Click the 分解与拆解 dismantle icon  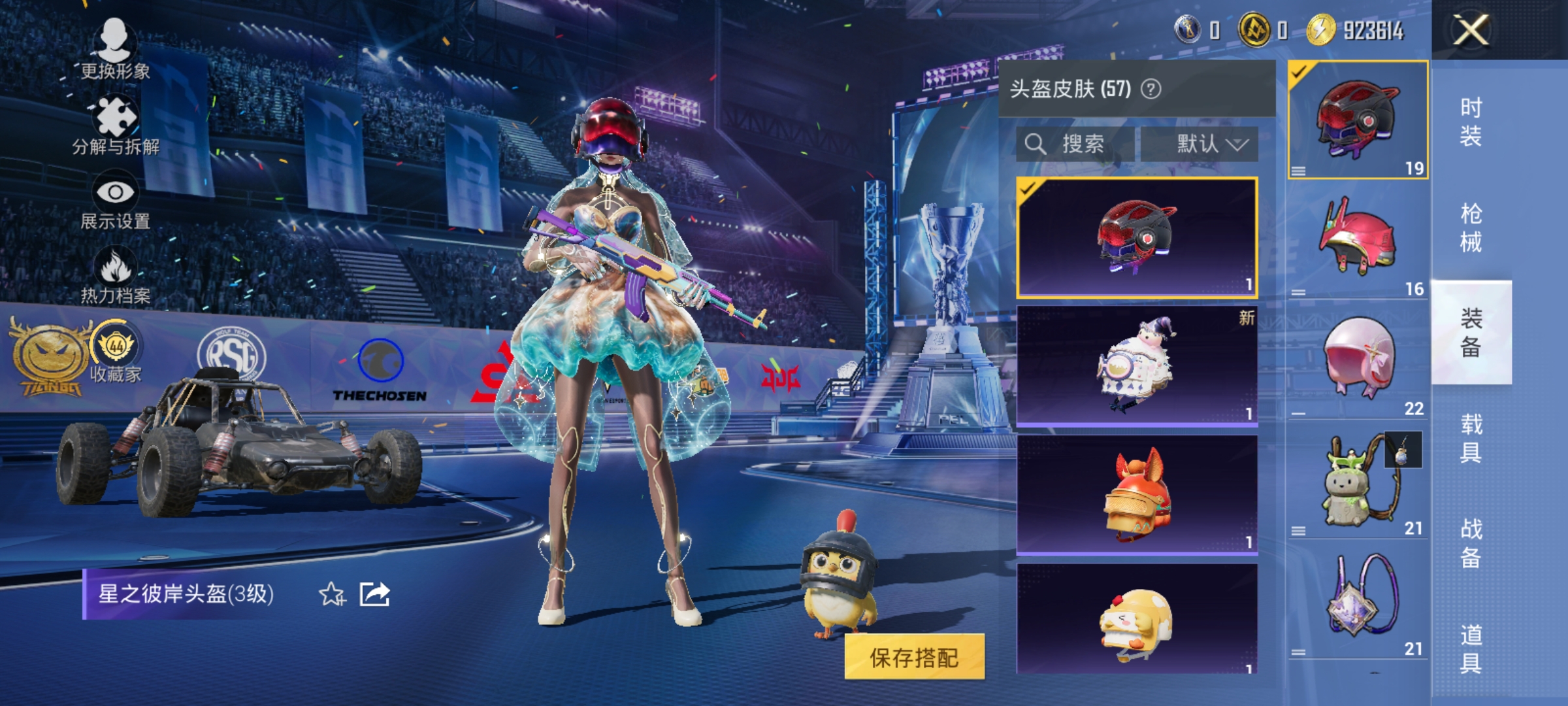114,118
